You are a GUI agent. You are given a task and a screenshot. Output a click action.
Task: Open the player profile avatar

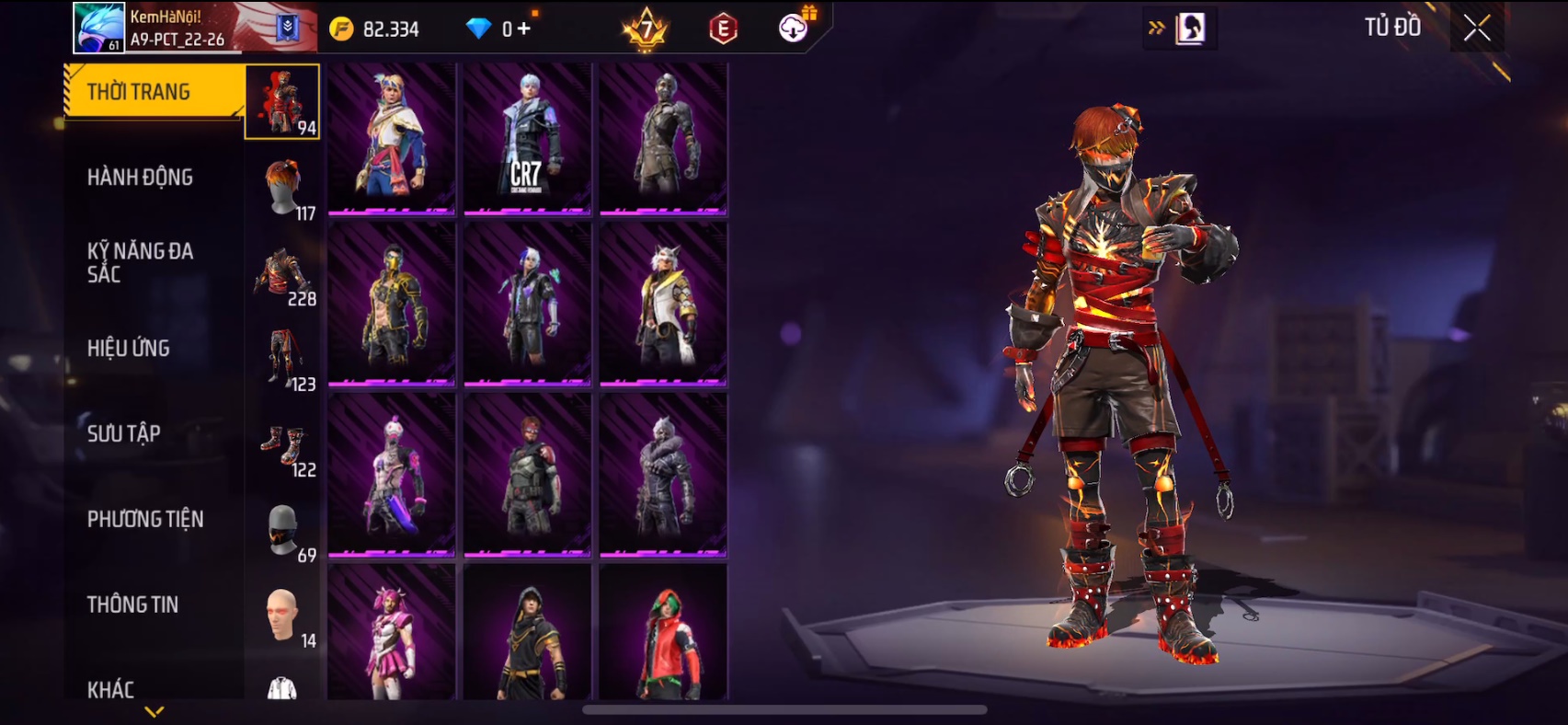click(x=98, y=28)
